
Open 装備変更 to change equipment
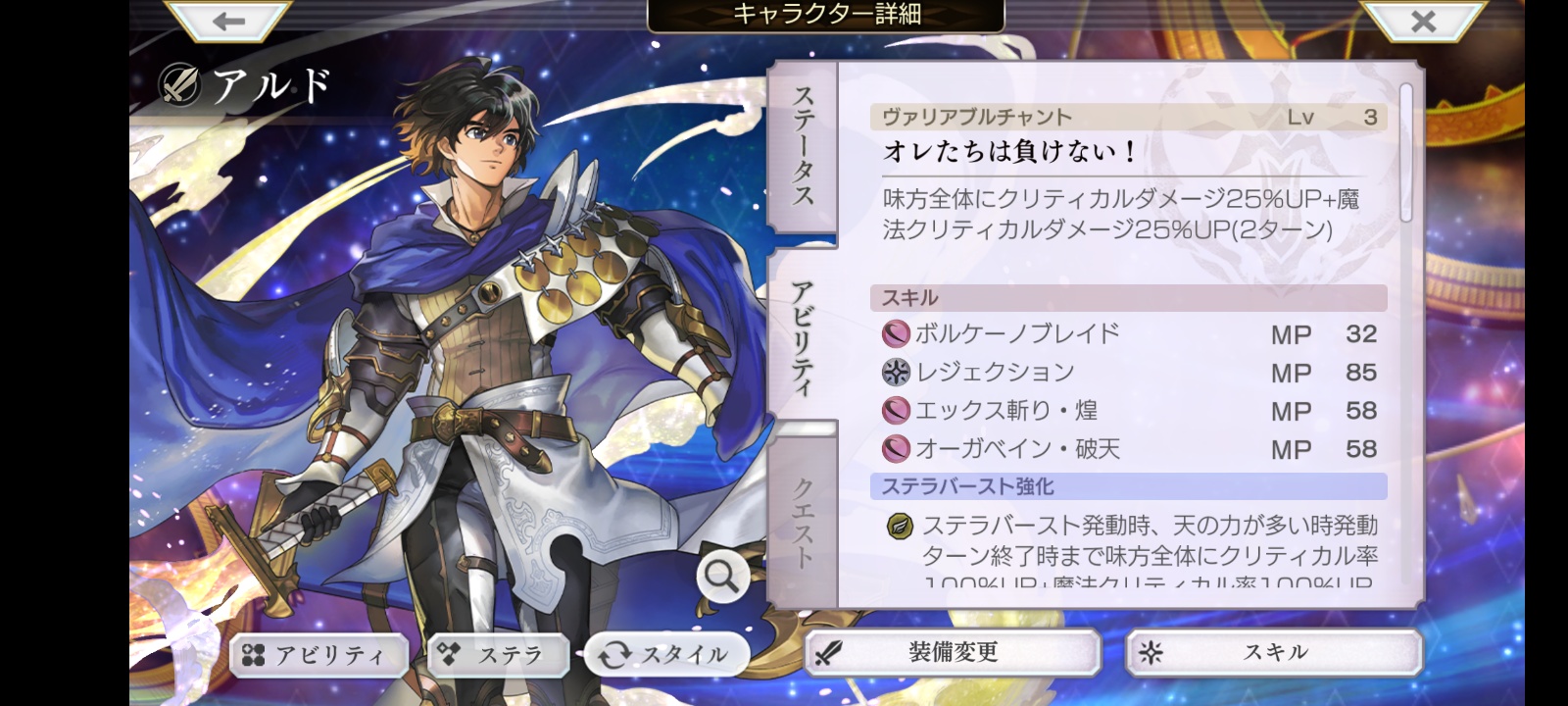pos(953,653)
